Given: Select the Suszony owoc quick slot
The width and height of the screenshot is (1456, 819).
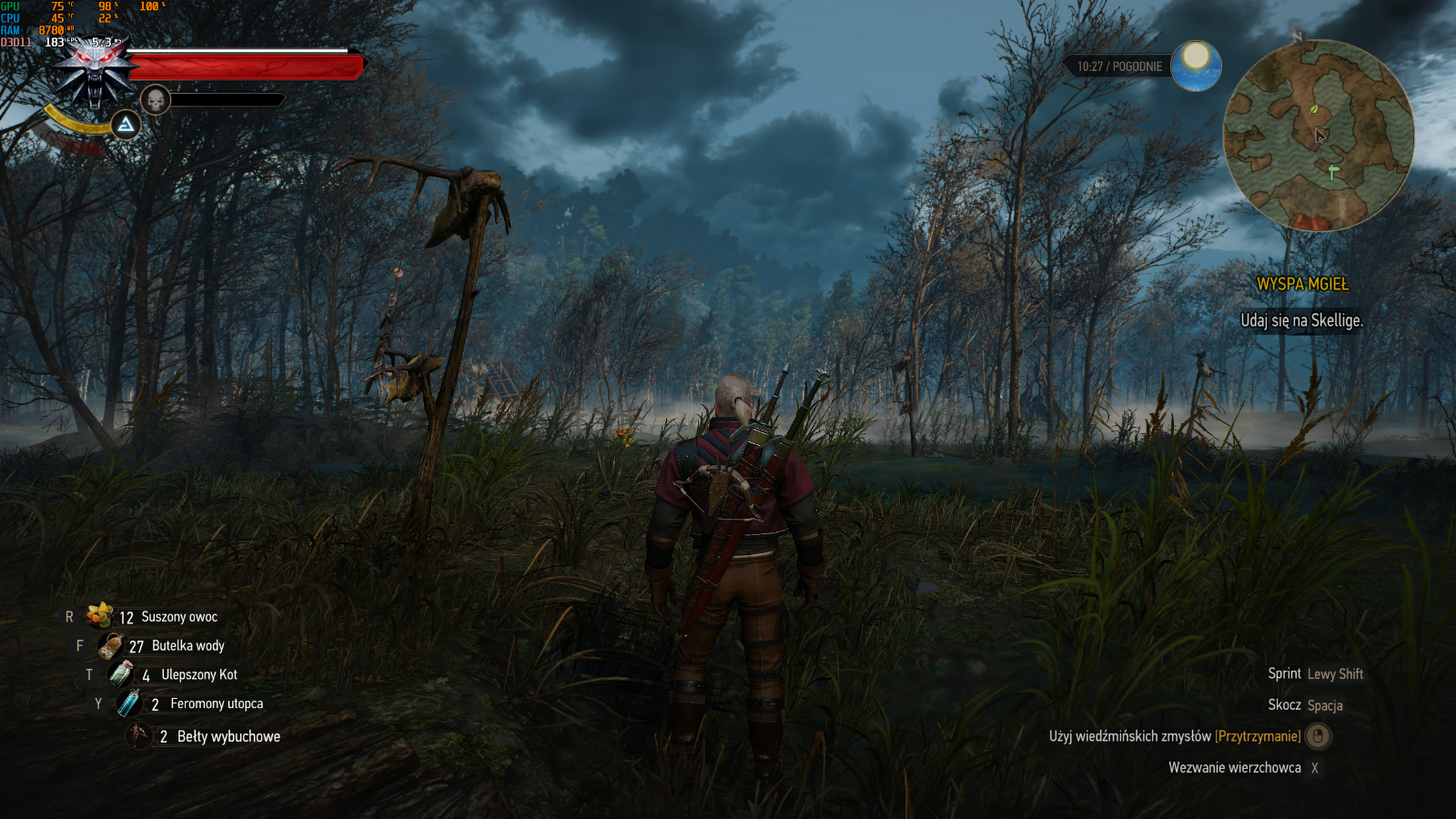Looking at the screenshot, I should point(100,616).
